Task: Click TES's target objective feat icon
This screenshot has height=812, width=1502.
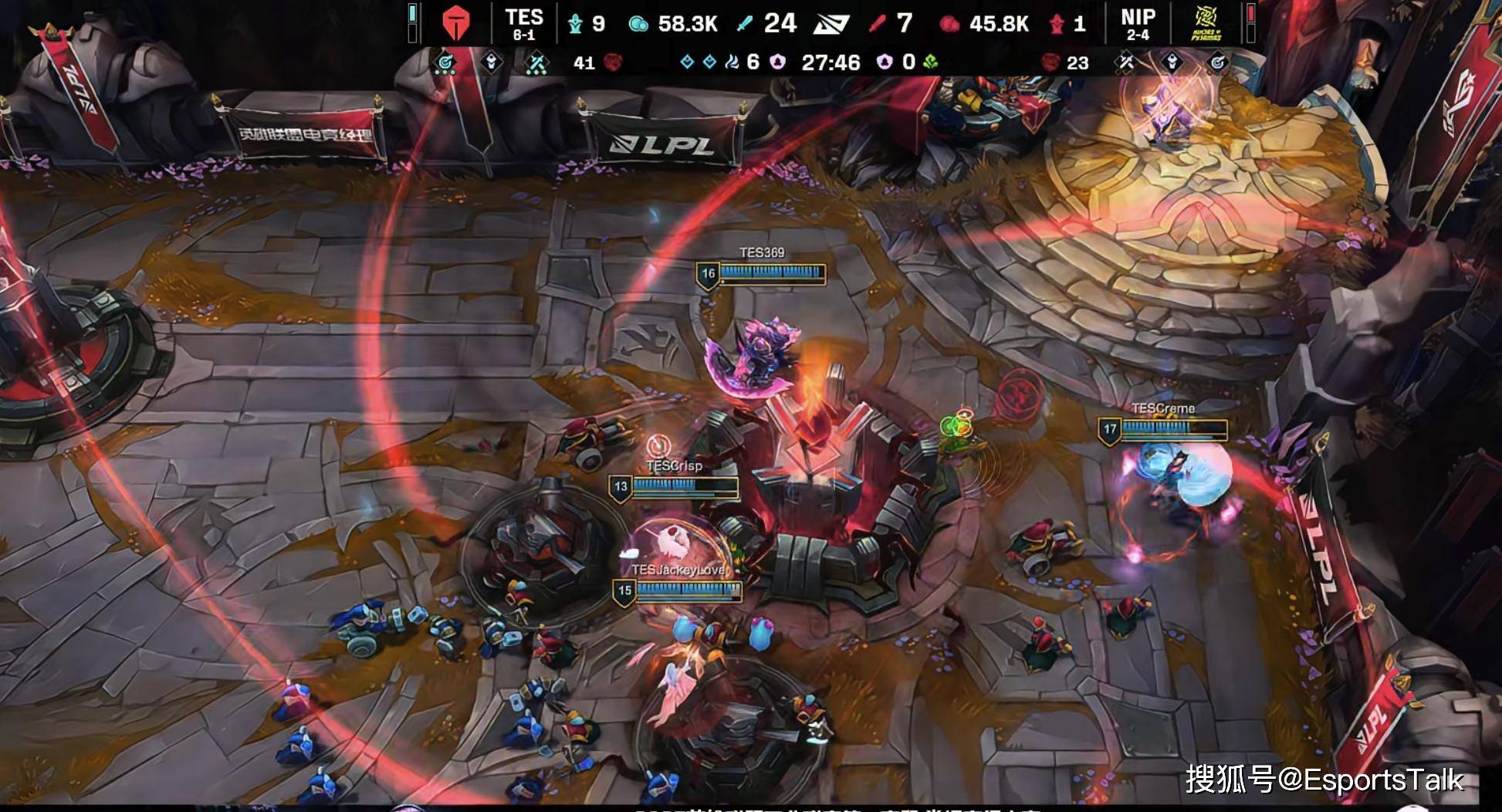Action: pyautogui.click(x=445, y=63)
